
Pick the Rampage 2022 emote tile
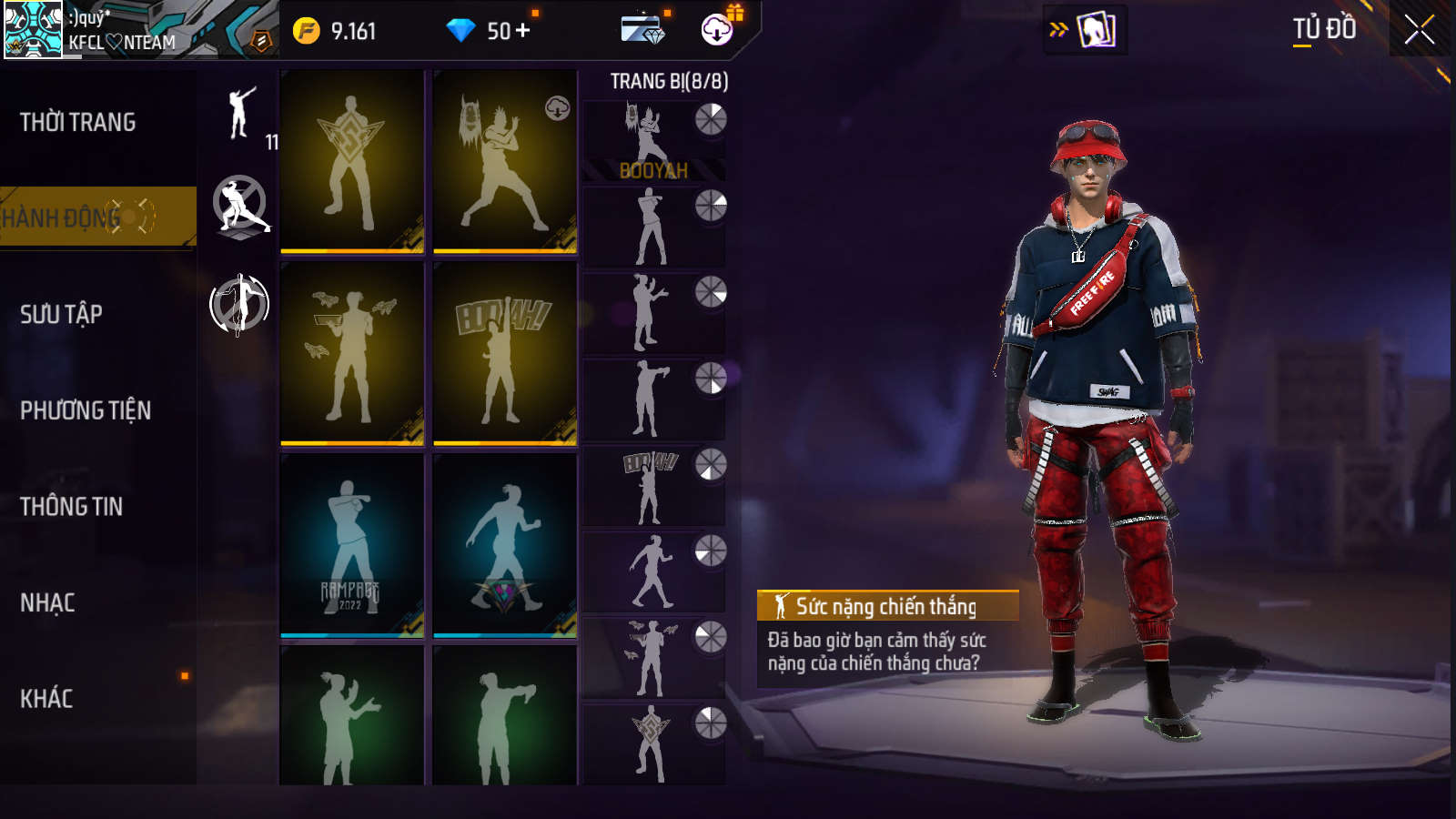pos(352,544)
